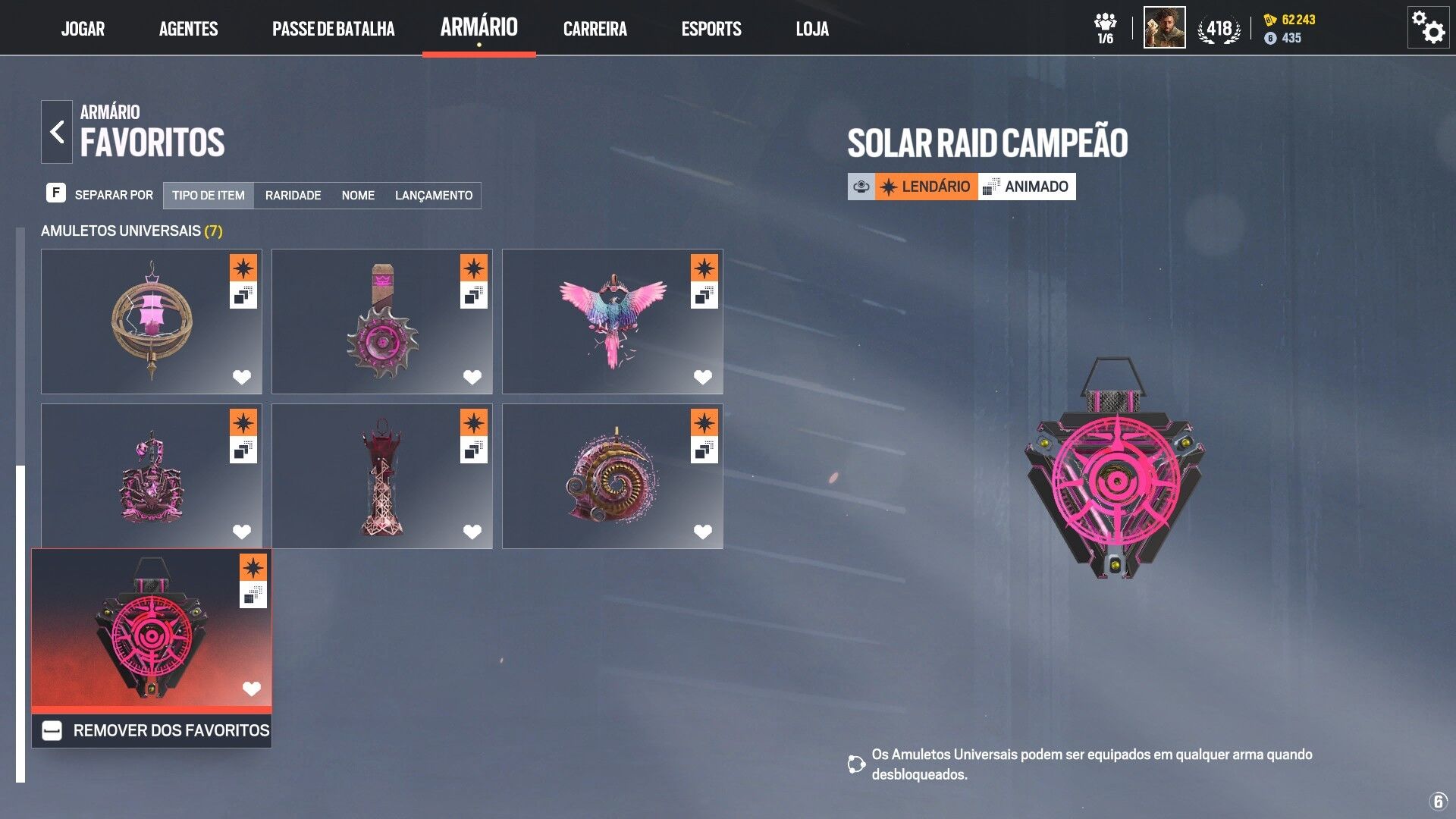Click the Animado badge under Solar Raid Campeão
This screenshot has height=819, width=1456.
pos(1027,186)
